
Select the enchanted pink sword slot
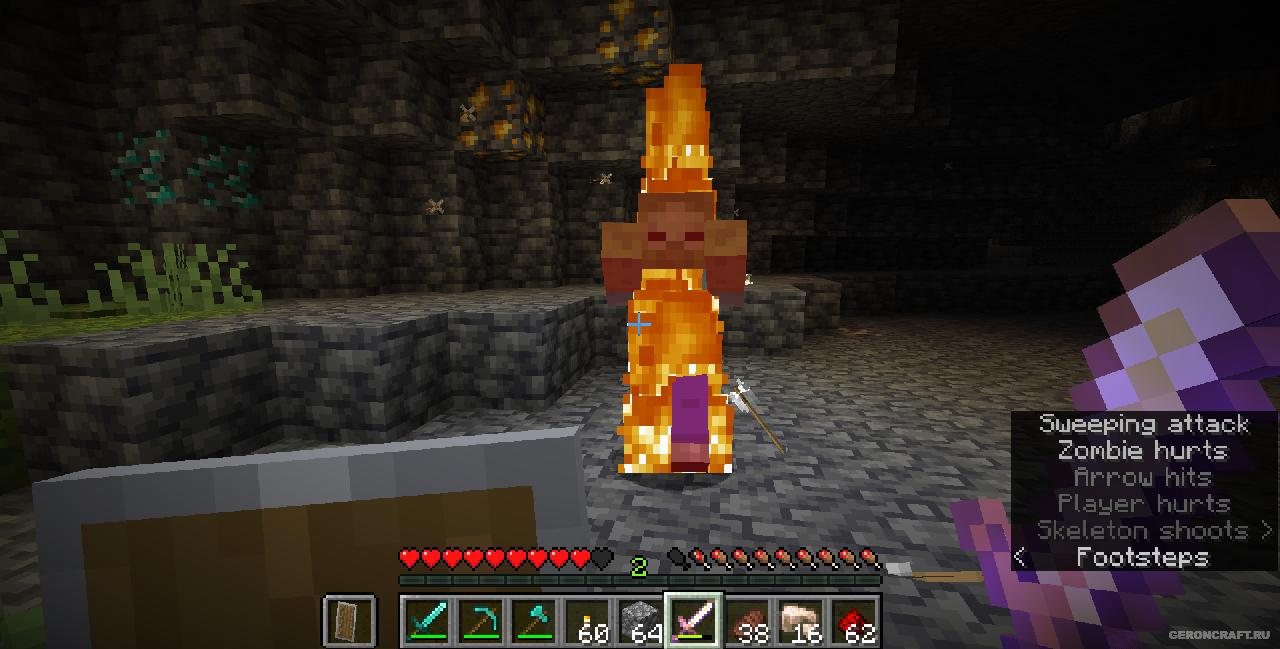point(694,621)
